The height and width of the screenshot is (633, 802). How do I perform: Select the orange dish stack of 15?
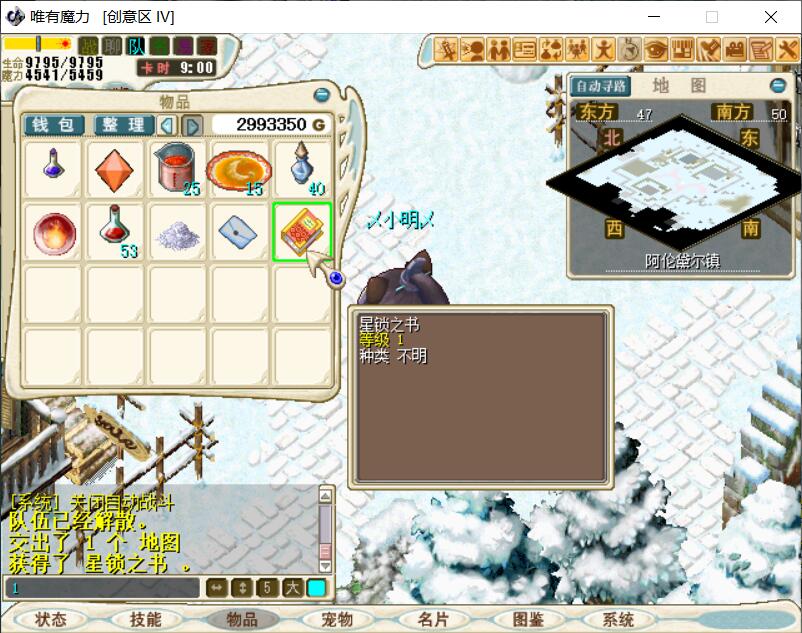(239, 171)
